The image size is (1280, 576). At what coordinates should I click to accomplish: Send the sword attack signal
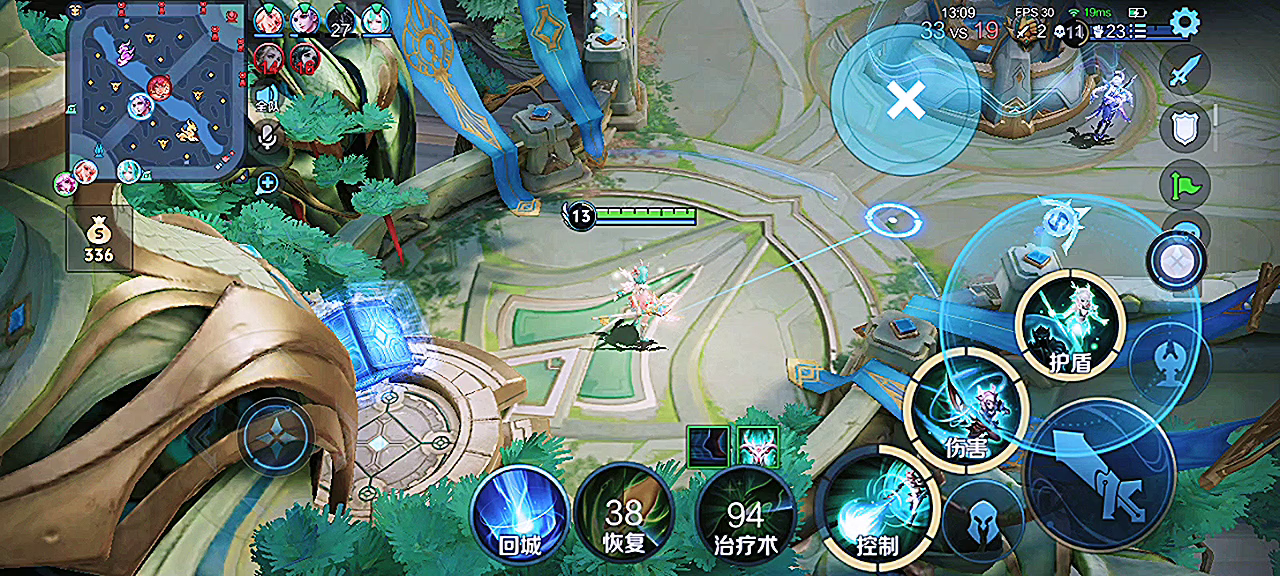[x=1184, y=72]
